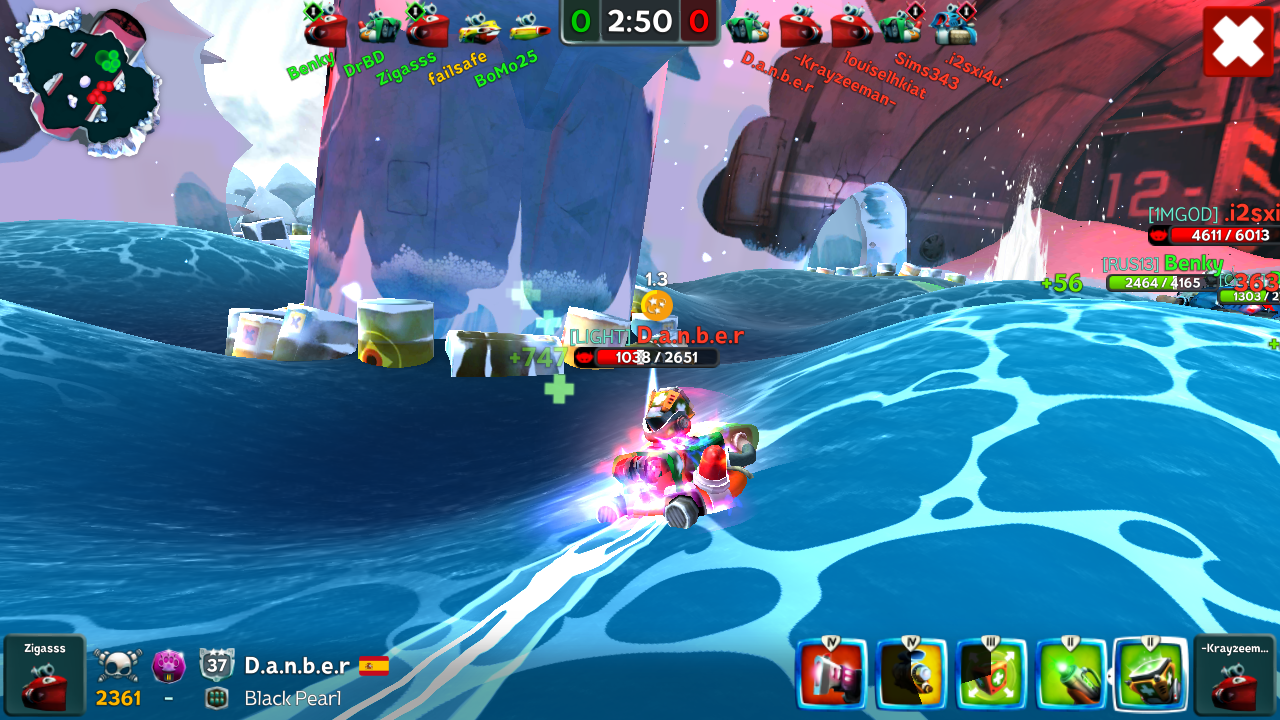
Task: Select the highlighted green repair box icon
Action: click(1150, 675)
